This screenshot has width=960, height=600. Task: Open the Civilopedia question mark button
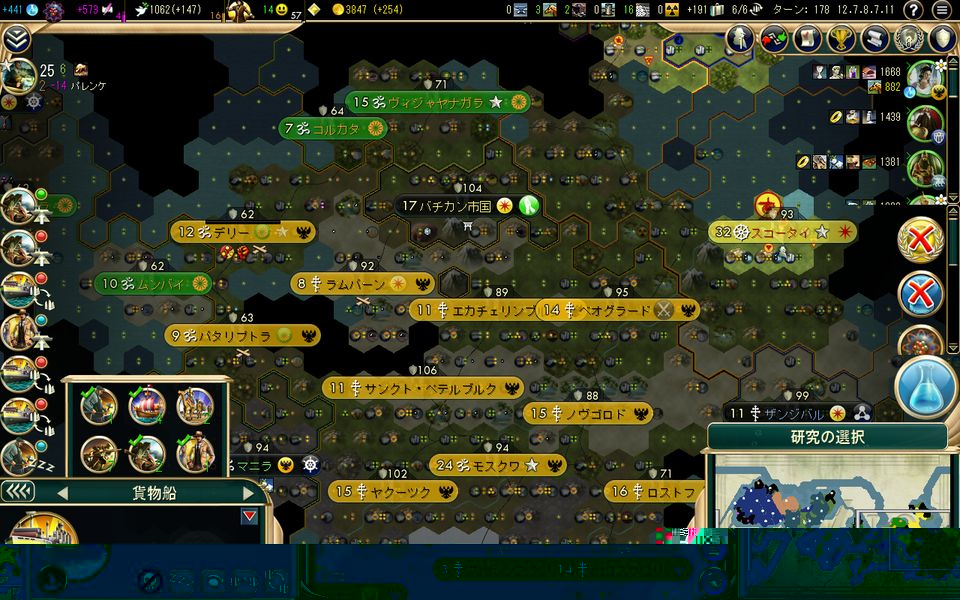(912, 10)
